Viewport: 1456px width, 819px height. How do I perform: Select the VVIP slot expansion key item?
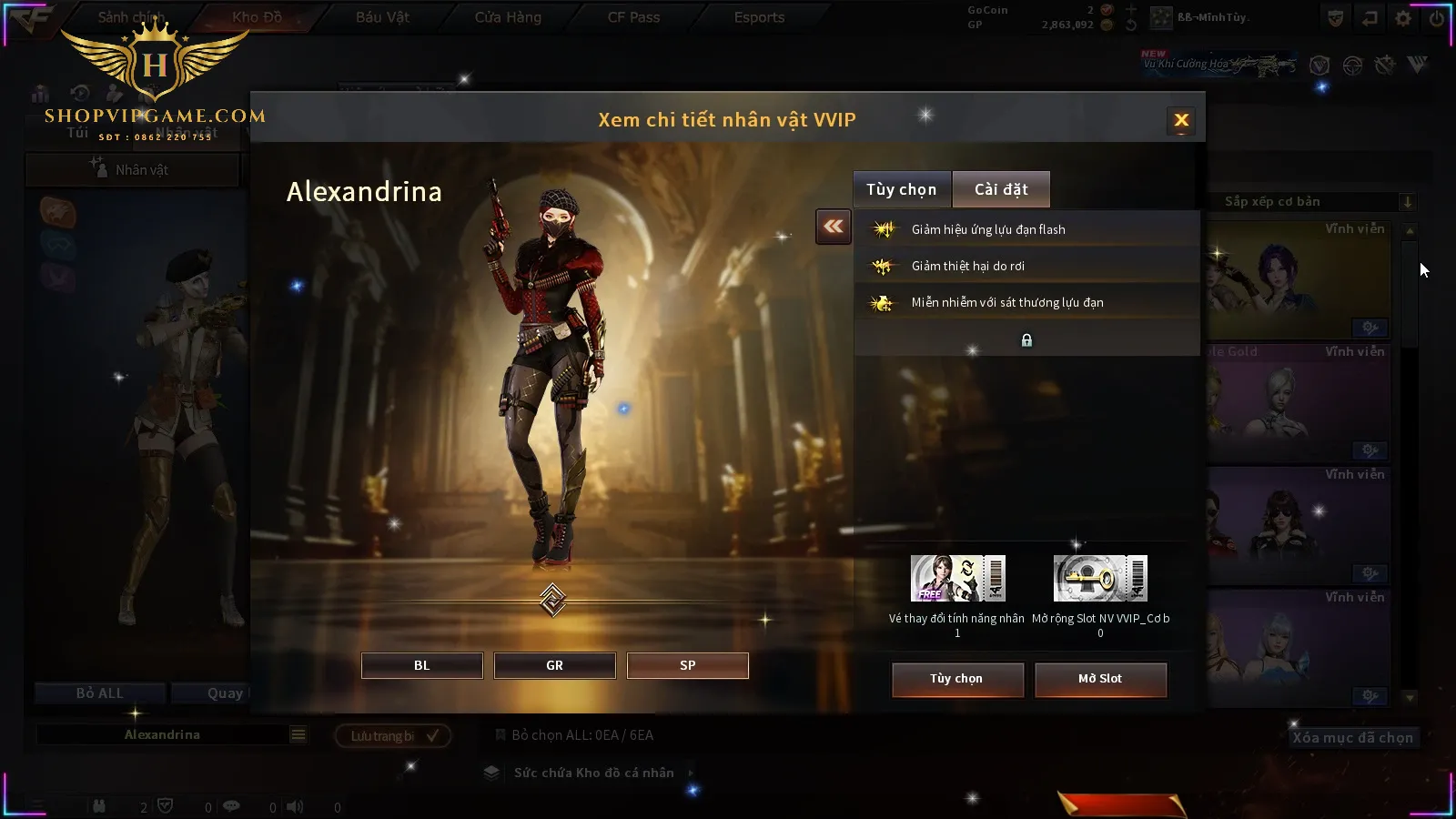pos(1100,579)
